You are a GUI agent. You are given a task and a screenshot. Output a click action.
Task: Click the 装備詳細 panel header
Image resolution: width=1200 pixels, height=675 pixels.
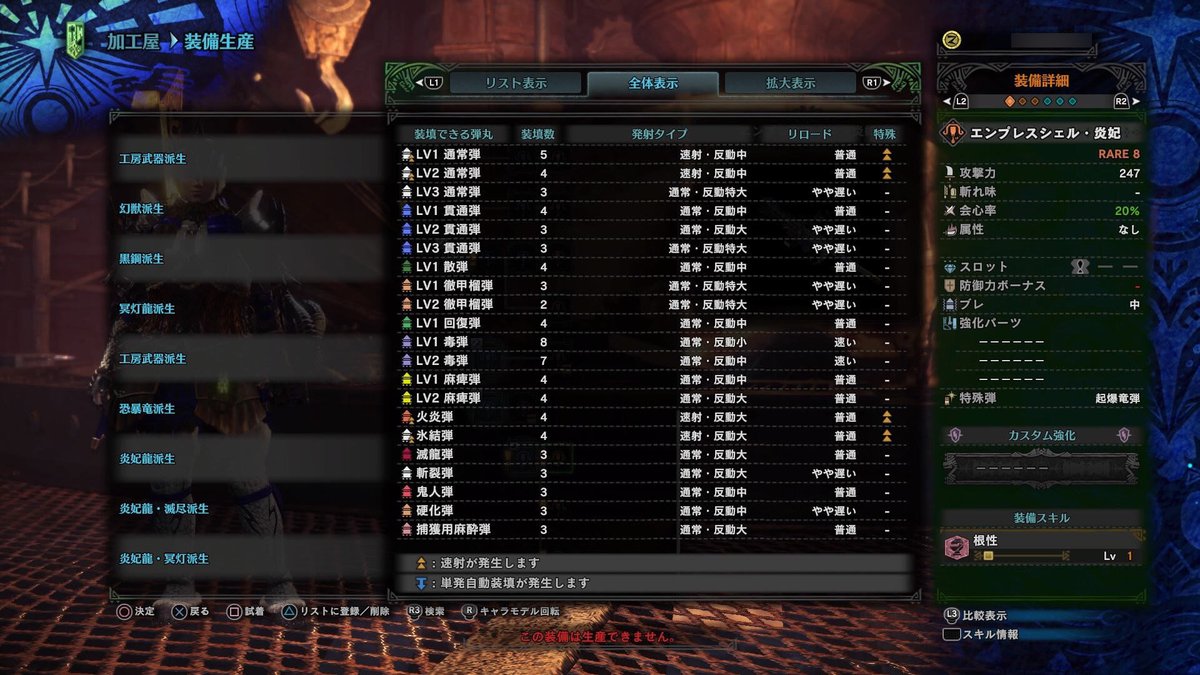1041,81
